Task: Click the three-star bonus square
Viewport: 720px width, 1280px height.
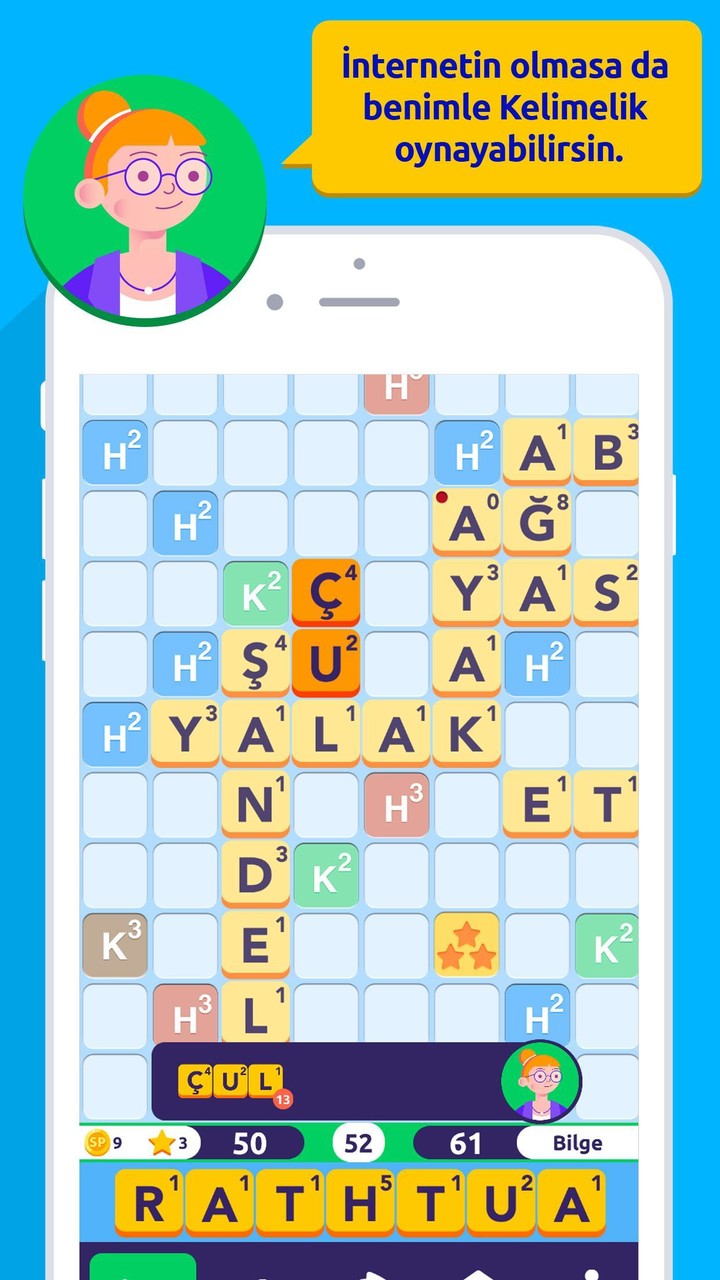Action: coord(466,945)
